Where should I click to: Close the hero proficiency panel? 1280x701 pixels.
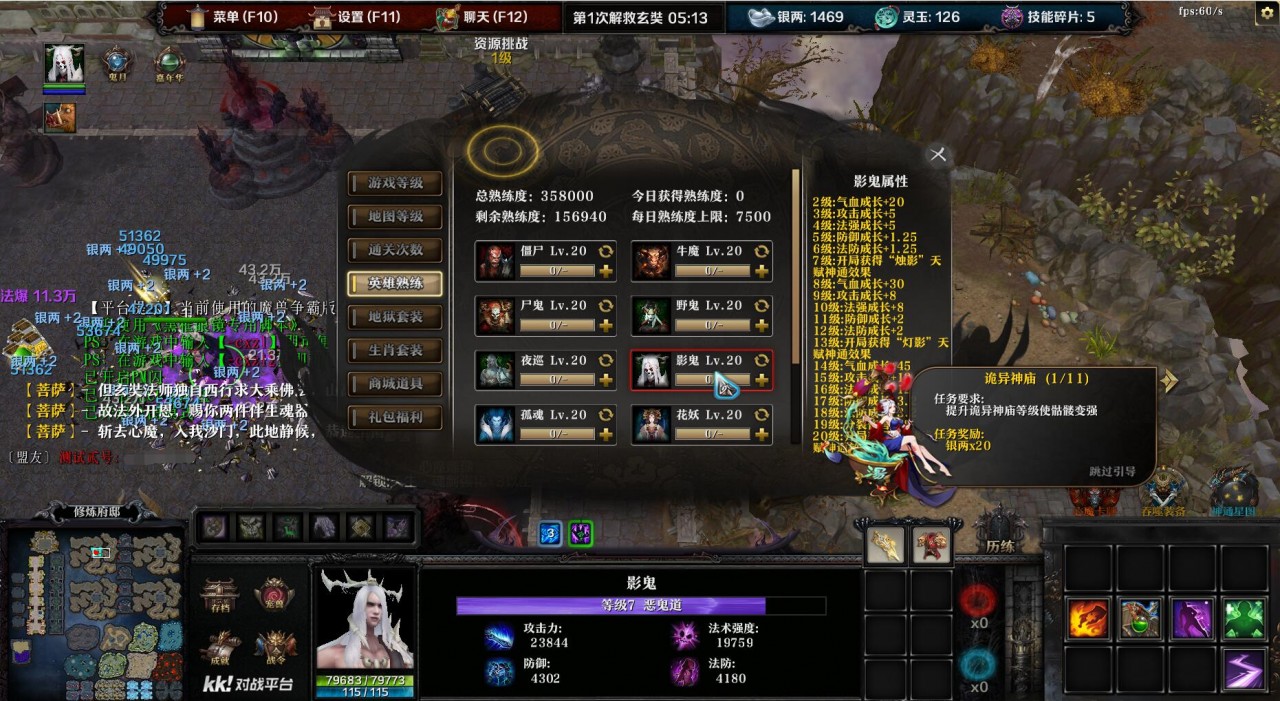[938, 154]
